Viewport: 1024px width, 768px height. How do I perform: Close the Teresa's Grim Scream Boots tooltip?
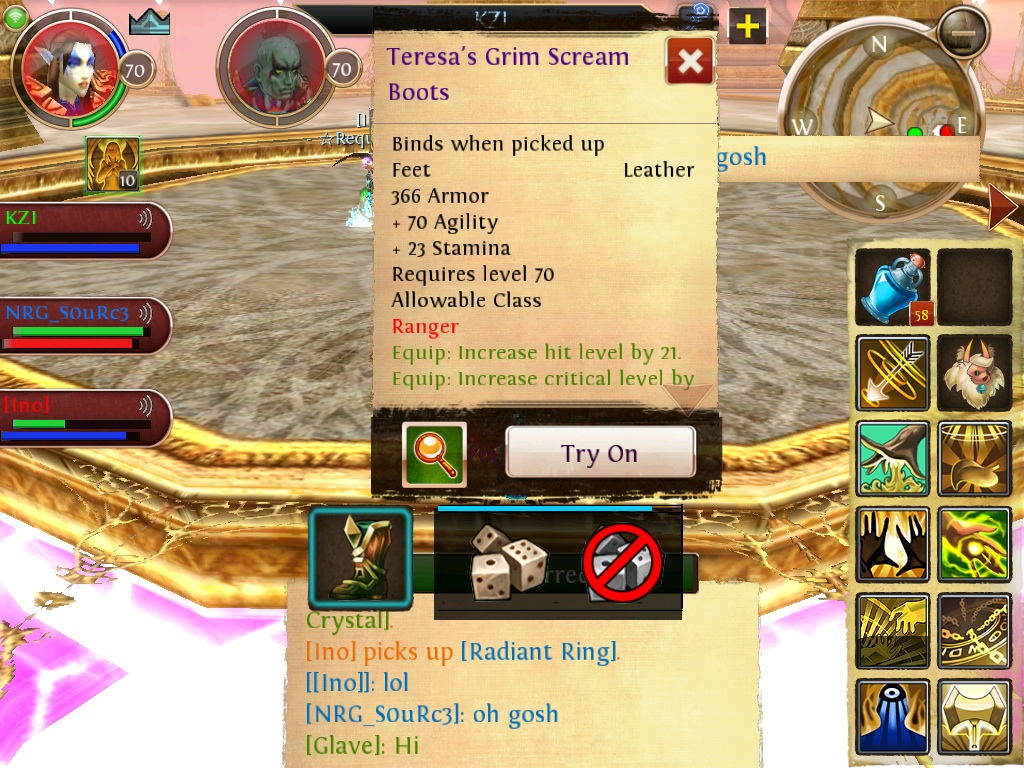tap(690, 62)
